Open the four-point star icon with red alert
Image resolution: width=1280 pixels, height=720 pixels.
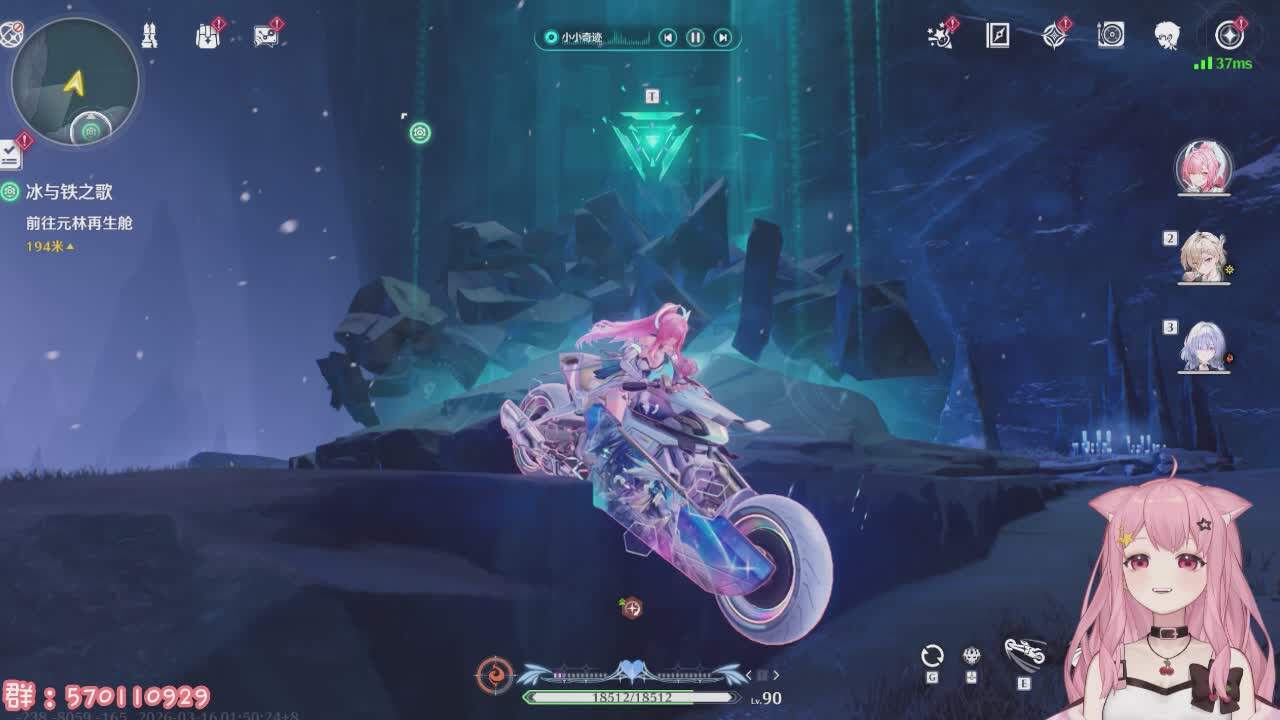[1054, 36]
